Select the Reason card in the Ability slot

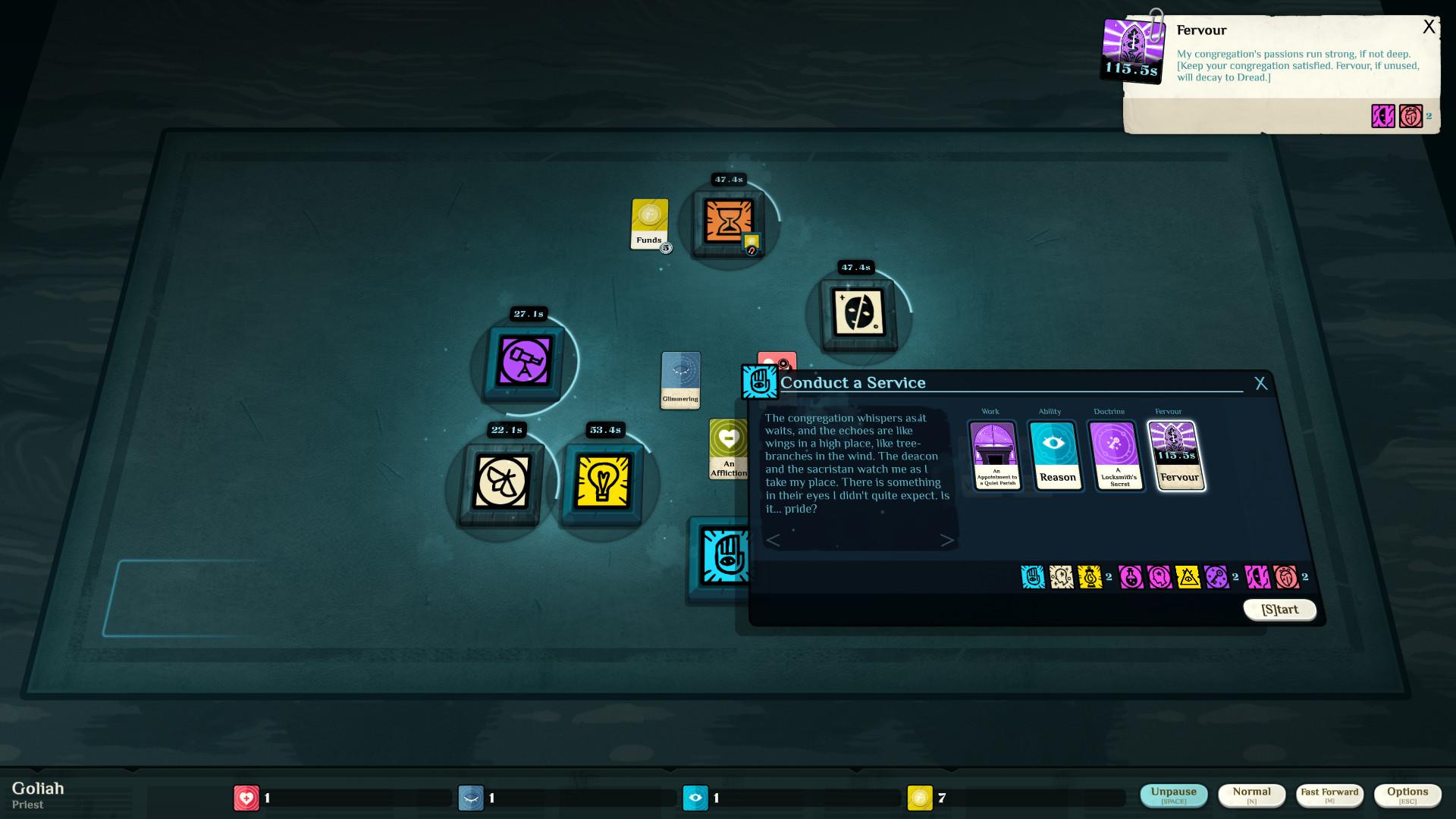click(x=1057, y=456)
